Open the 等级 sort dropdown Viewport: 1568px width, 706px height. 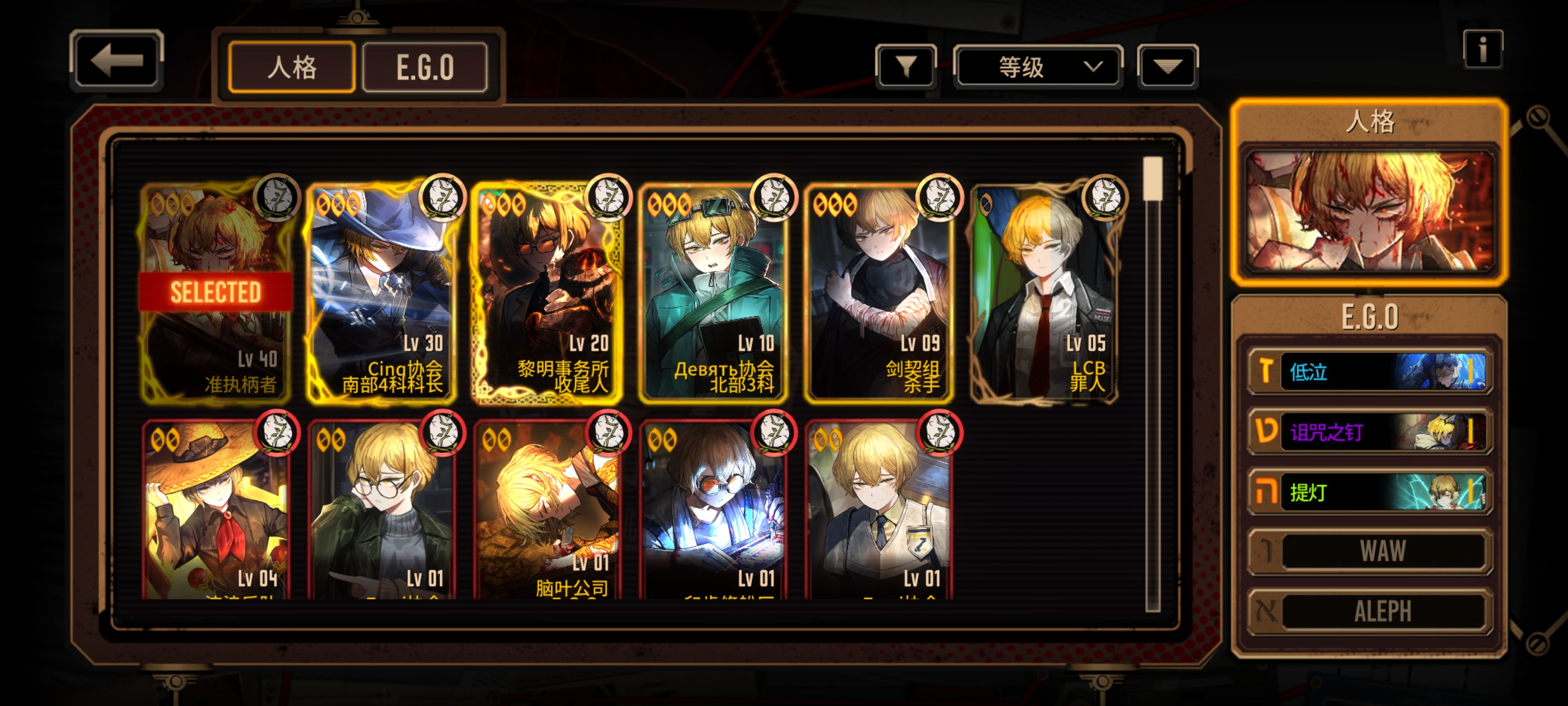[x=1038, y=66]
